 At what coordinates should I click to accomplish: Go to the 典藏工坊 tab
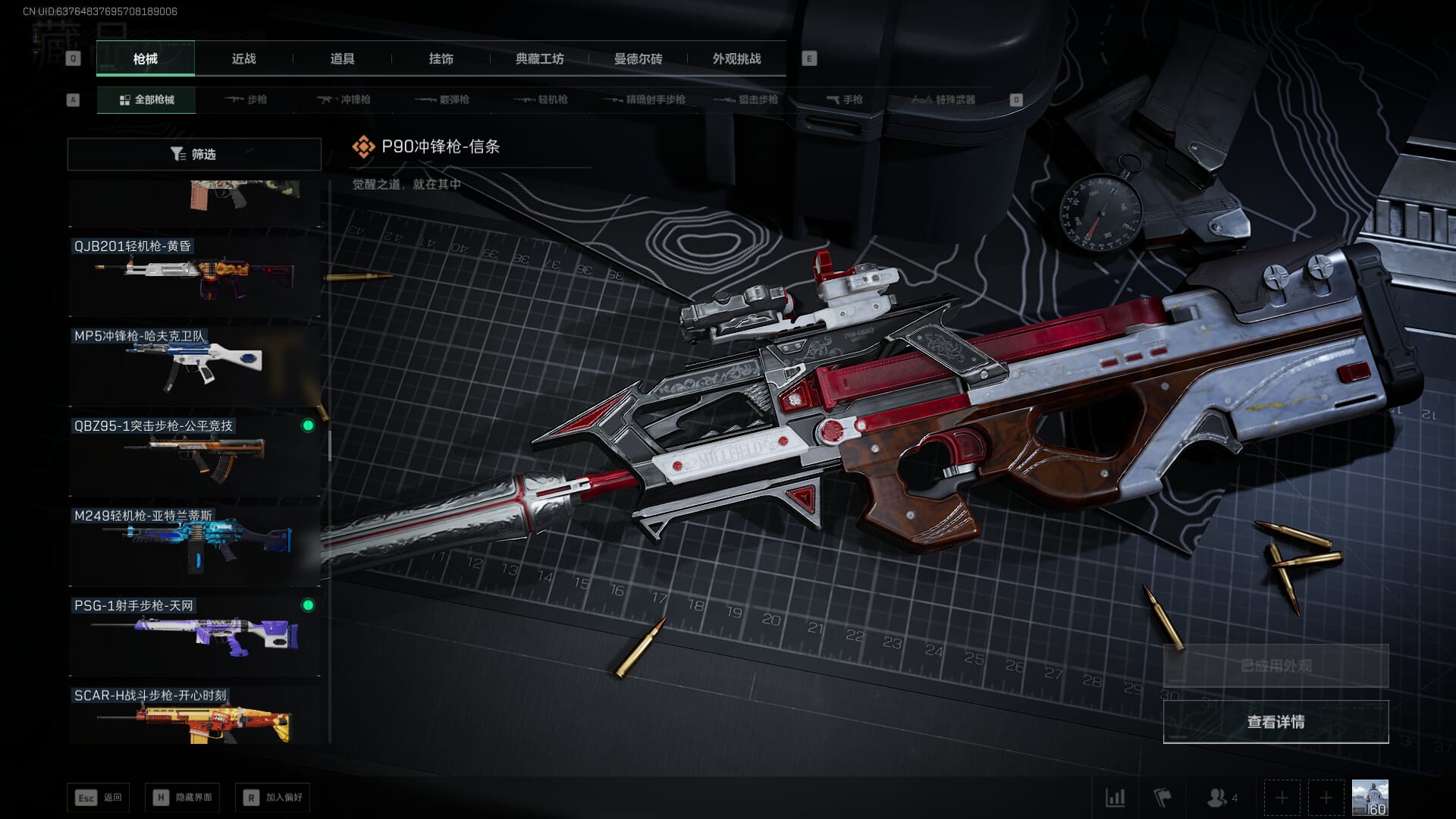click(x=539, y=58)
